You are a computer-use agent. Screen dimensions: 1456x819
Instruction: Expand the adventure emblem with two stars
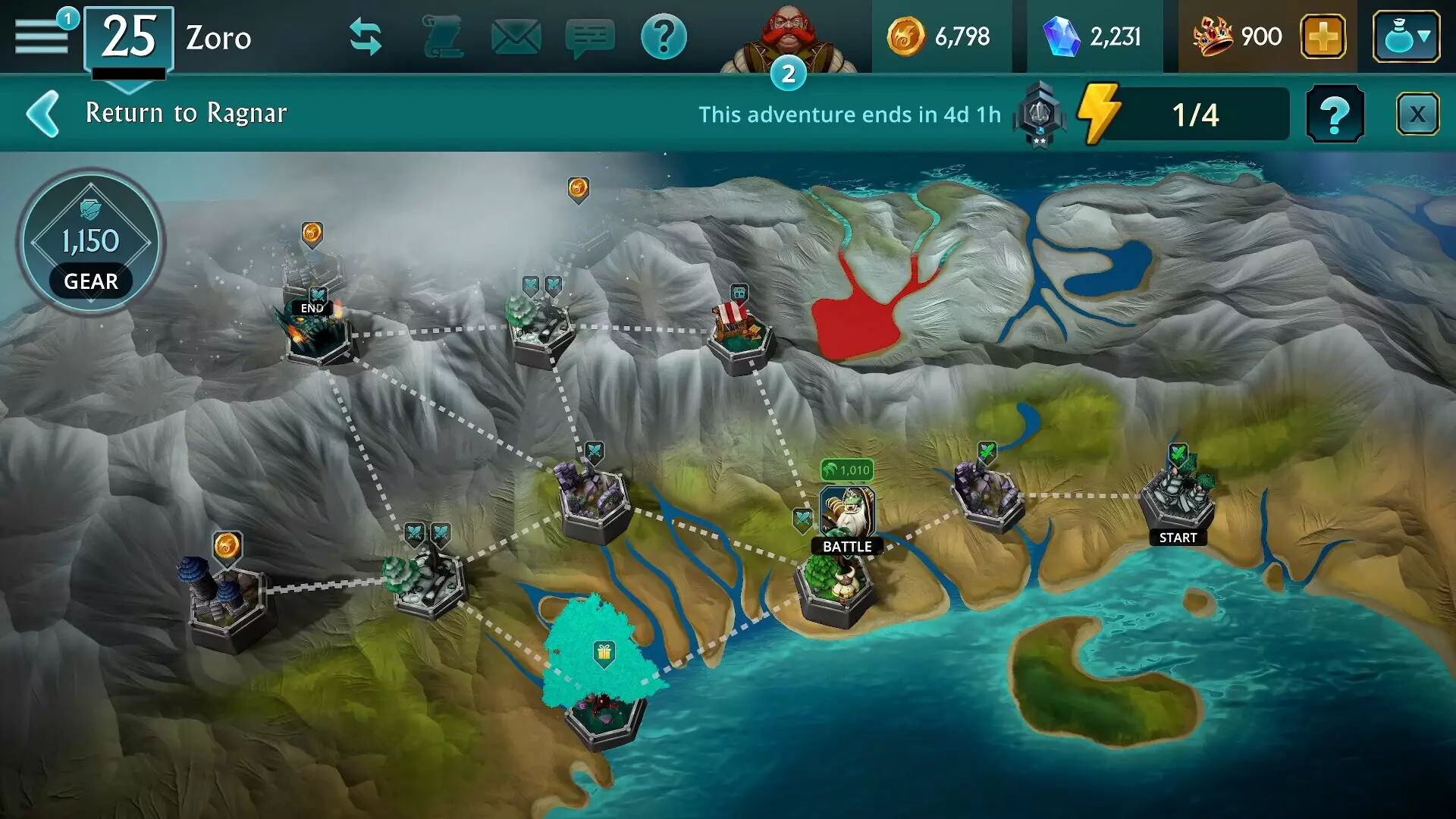1040,115
